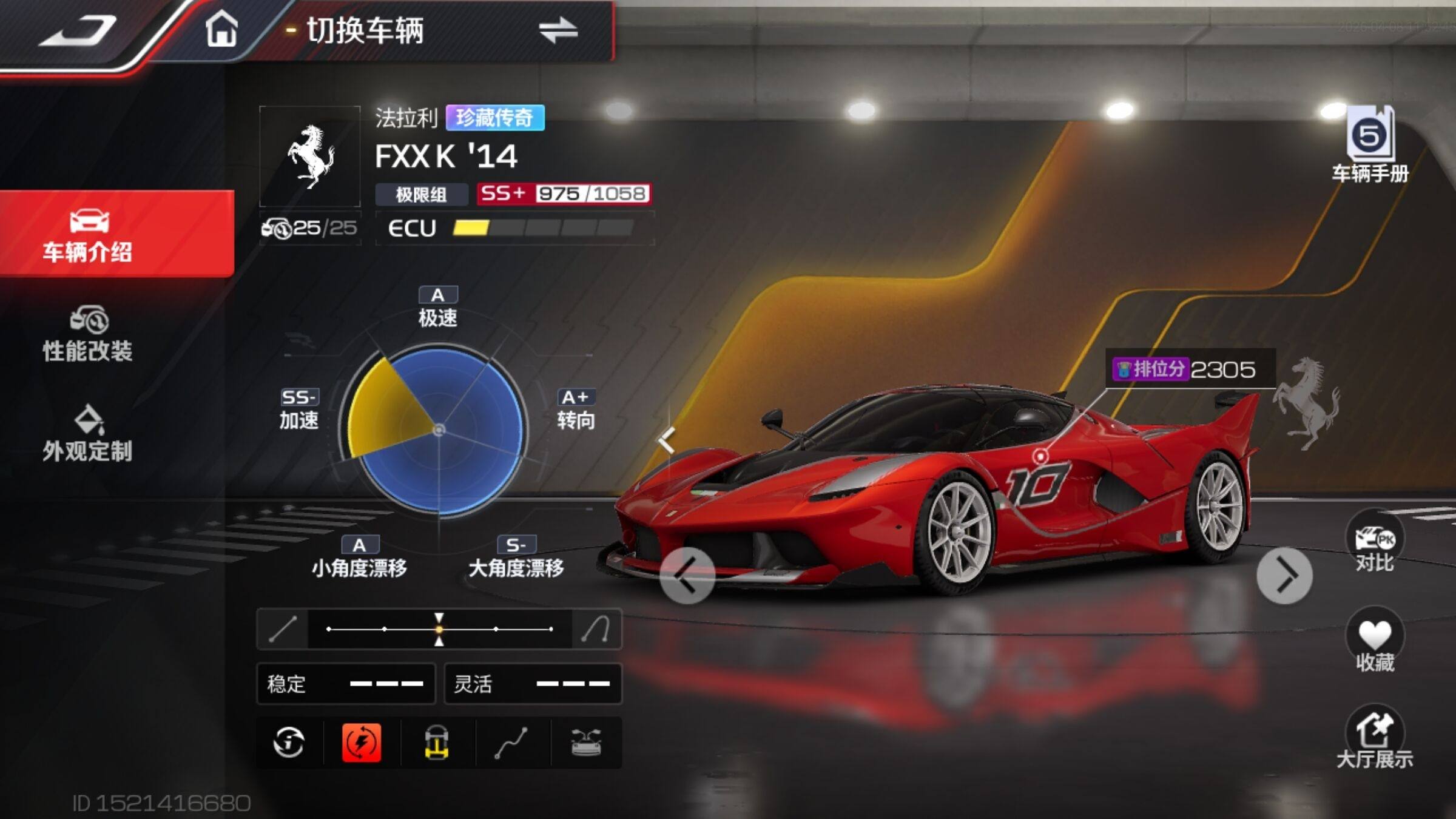Go back using the top-left arrow

(x=79, y=30)
